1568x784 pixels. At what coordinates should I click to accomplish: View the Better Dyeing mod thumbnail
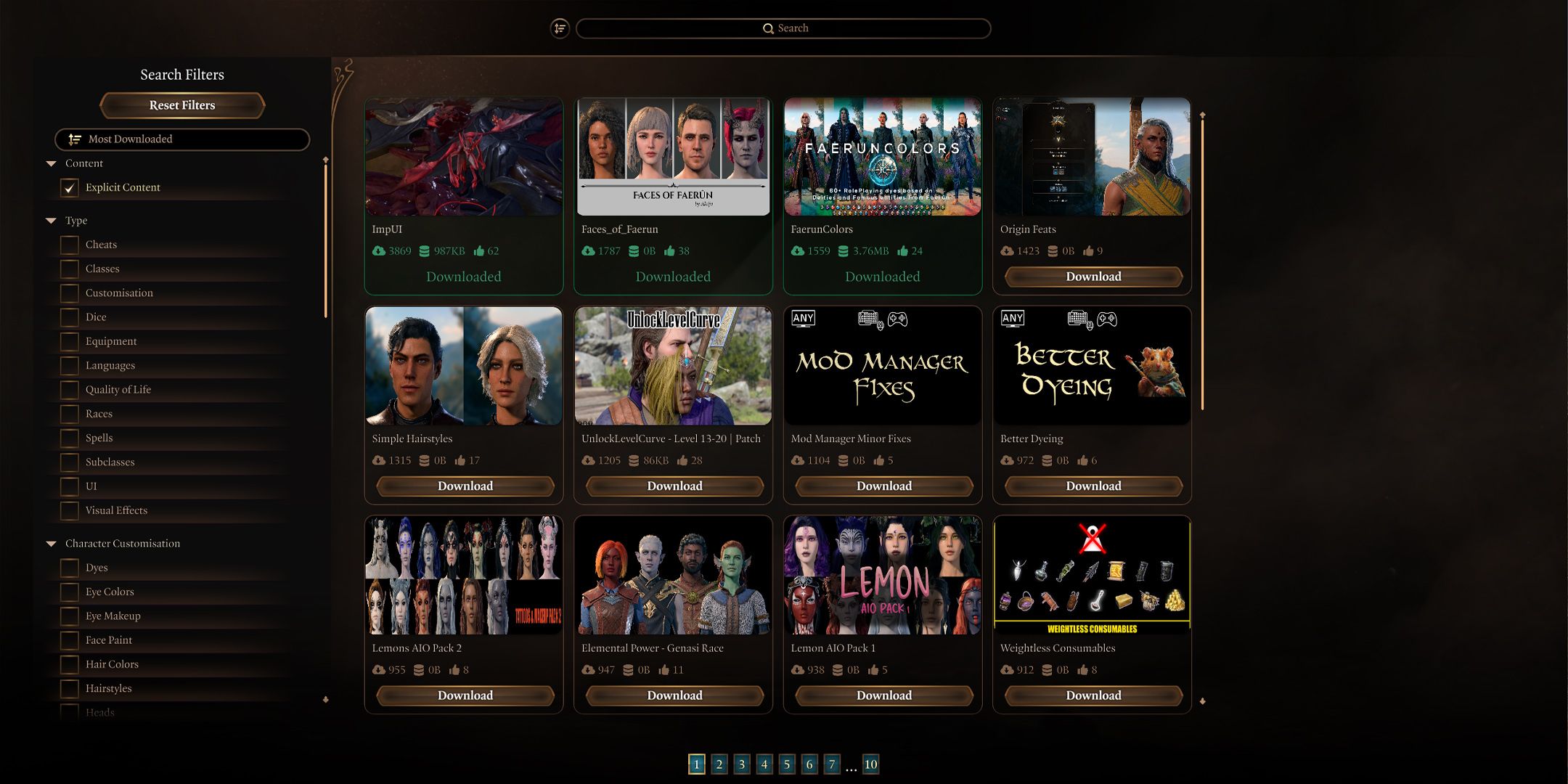point(1092,366)
